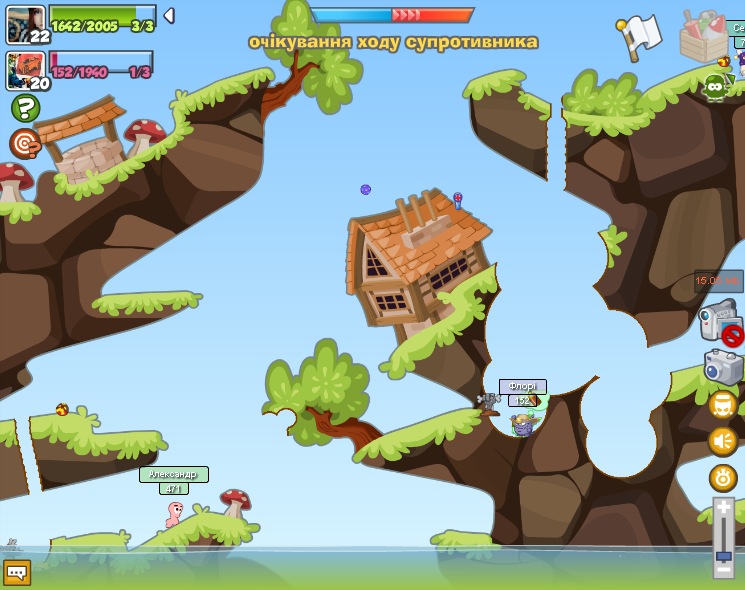Click the orange target hint button
The image size is (745, 590).
point(25,144)
